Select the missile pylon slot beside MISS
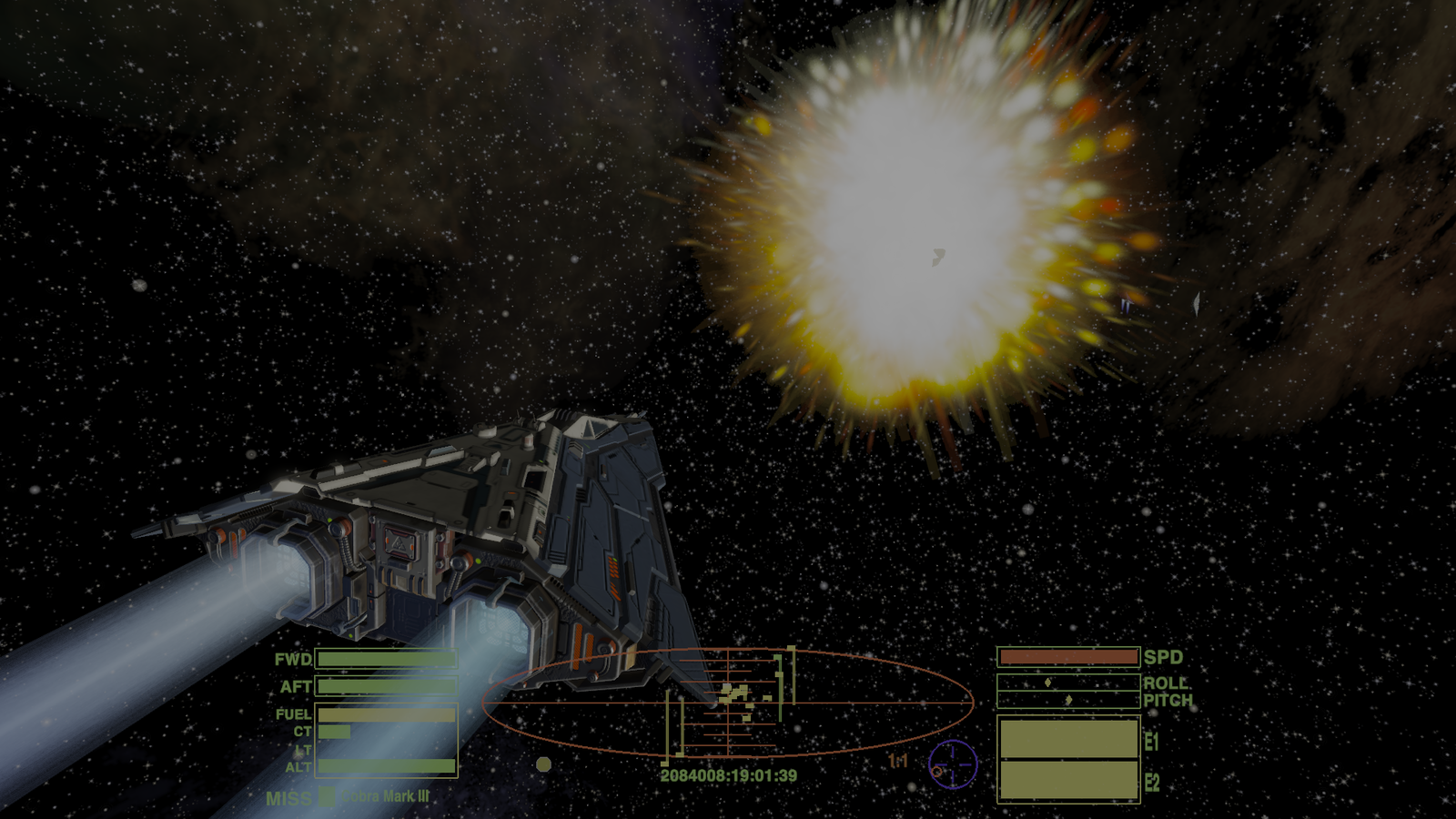This screenshot has width=1456, height=819. [327, 797]
